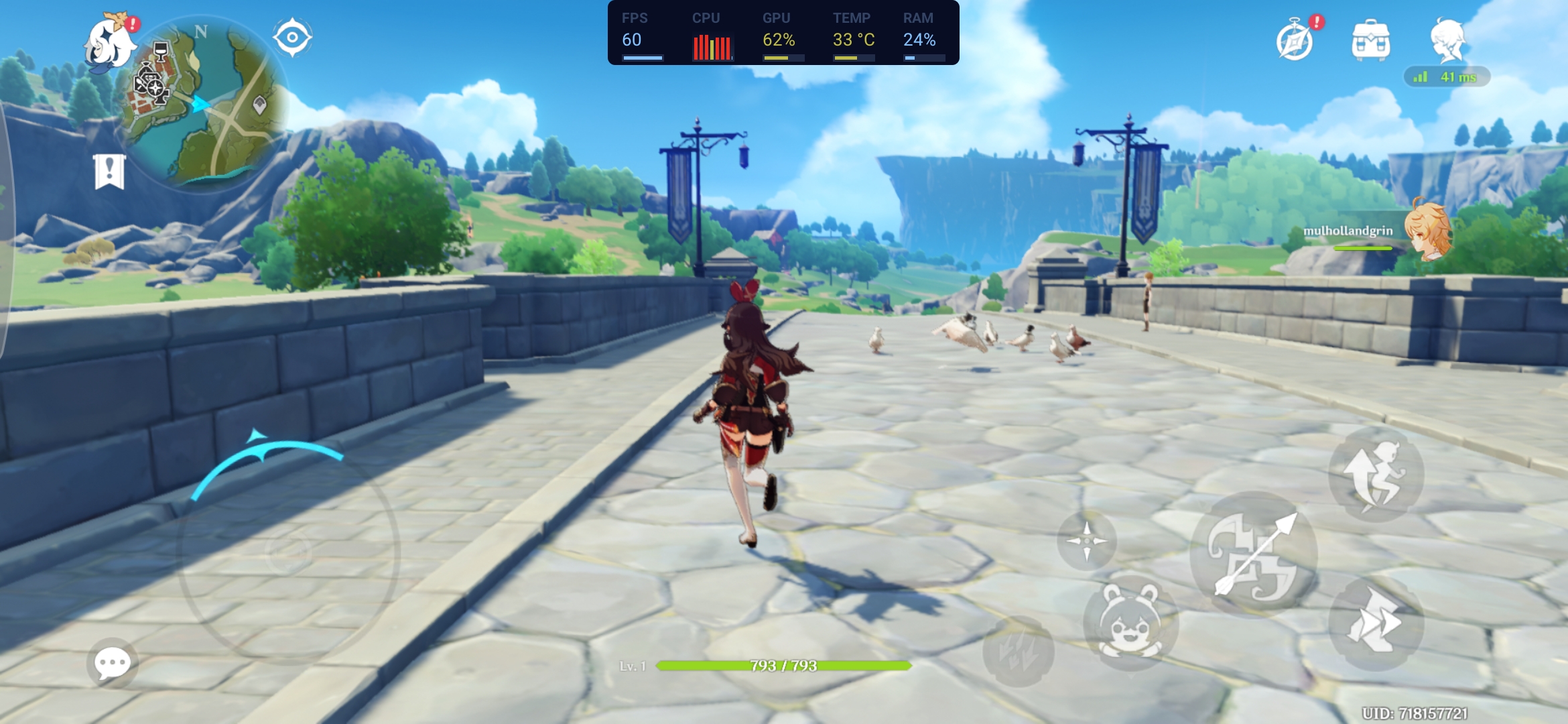Open the character profile silhouette icon
The width and height of the screenshot is (1568, 724).
(1447, 40)
